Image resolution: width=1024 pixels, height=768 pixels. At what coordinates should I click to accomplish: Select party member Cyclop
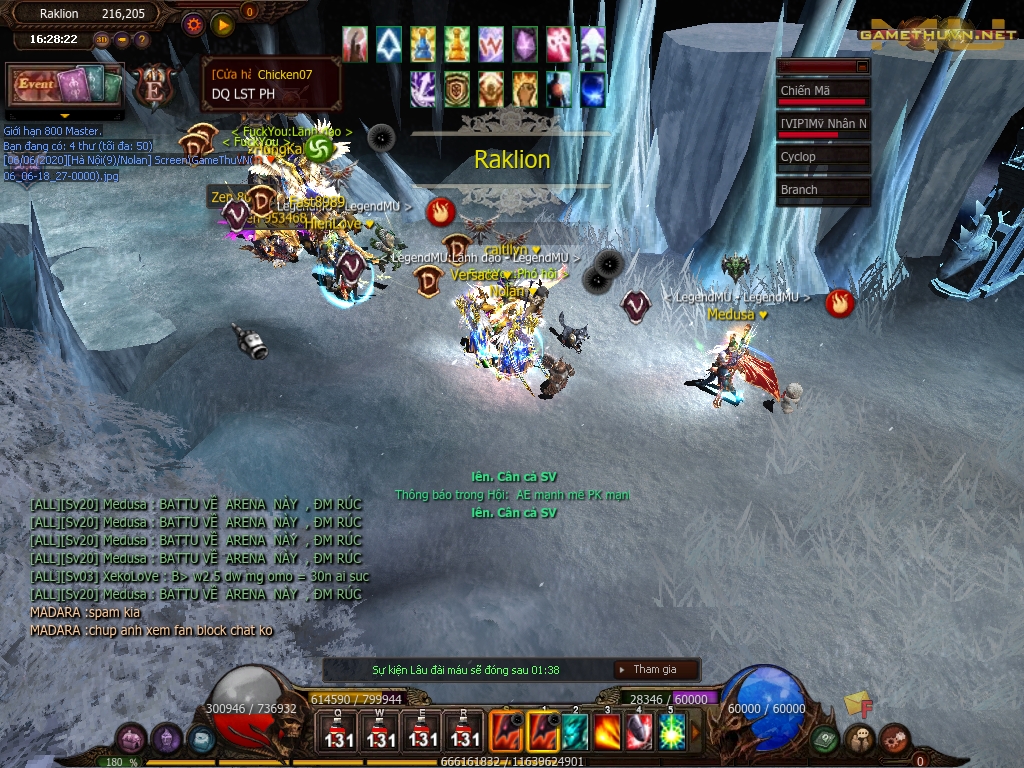[823, 157]
